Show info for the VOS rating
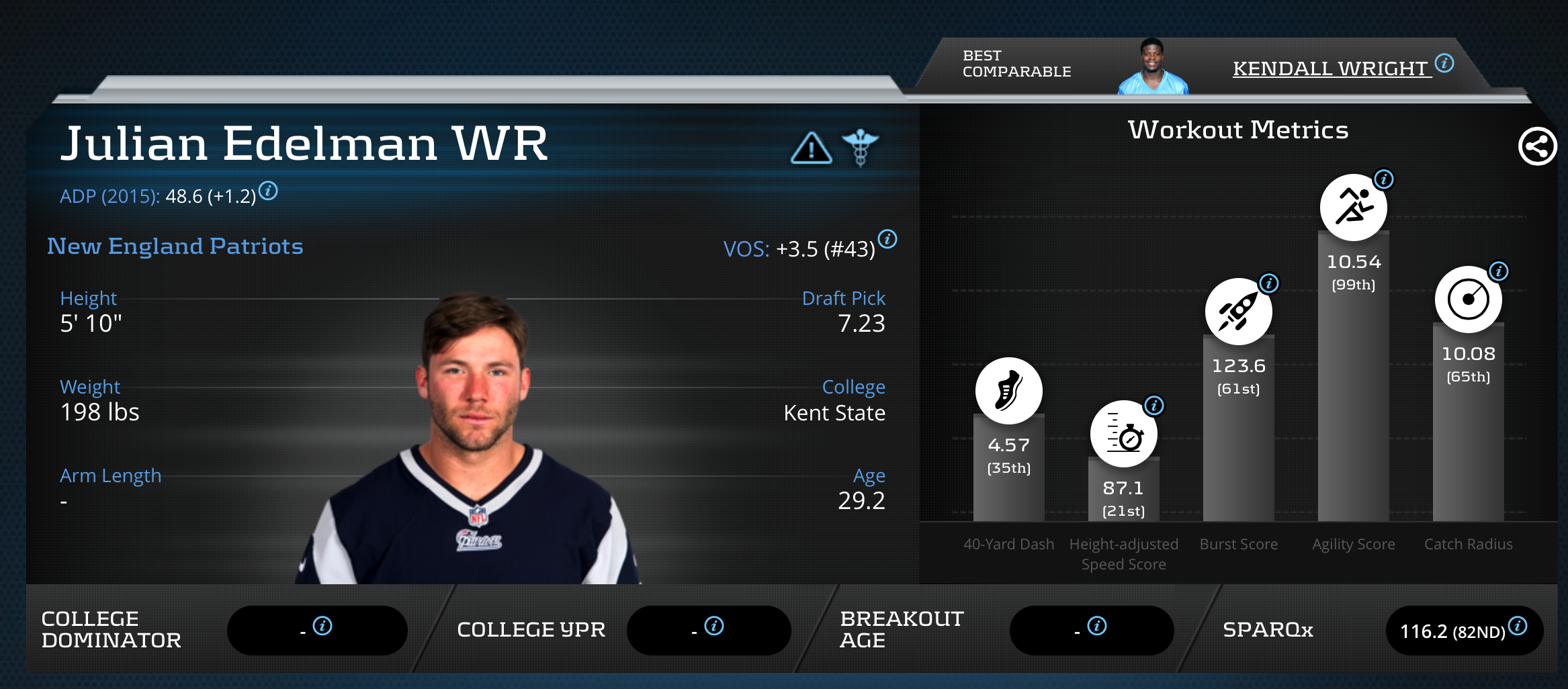The image size is (1568, 689). 887,239
